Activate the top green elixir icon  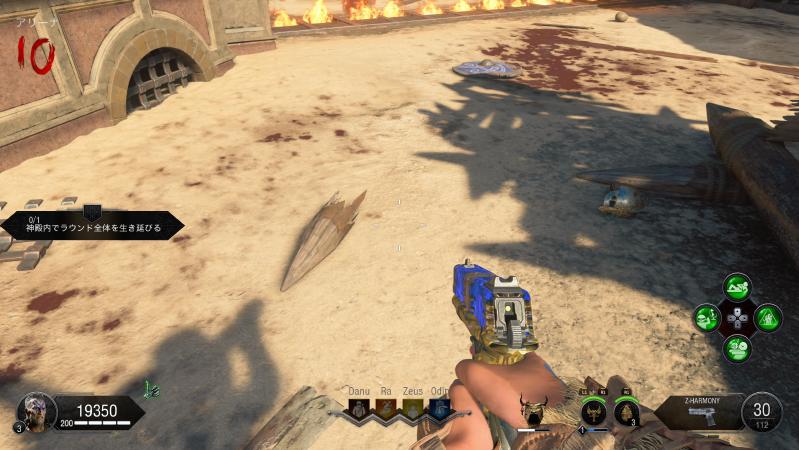[738, 287]
